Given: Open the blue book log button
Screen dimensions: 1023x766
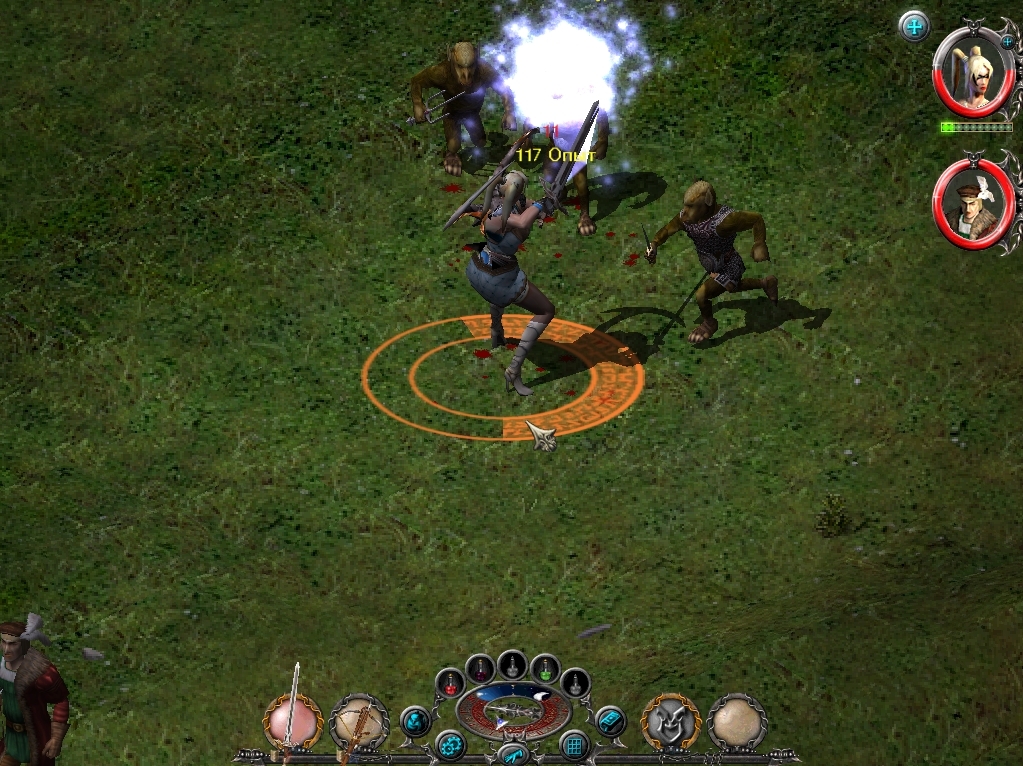Looking at the screenshot, I should click(609, 721).
